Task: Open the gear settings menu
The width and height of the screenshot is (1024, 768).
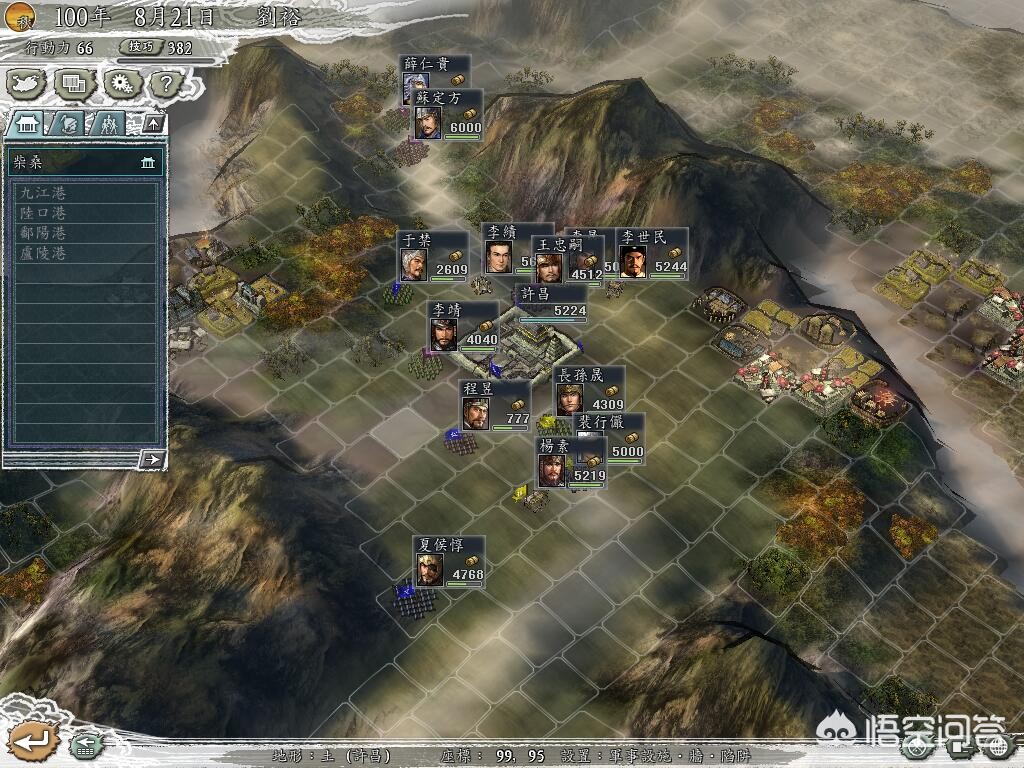Action: coord(119,83)
